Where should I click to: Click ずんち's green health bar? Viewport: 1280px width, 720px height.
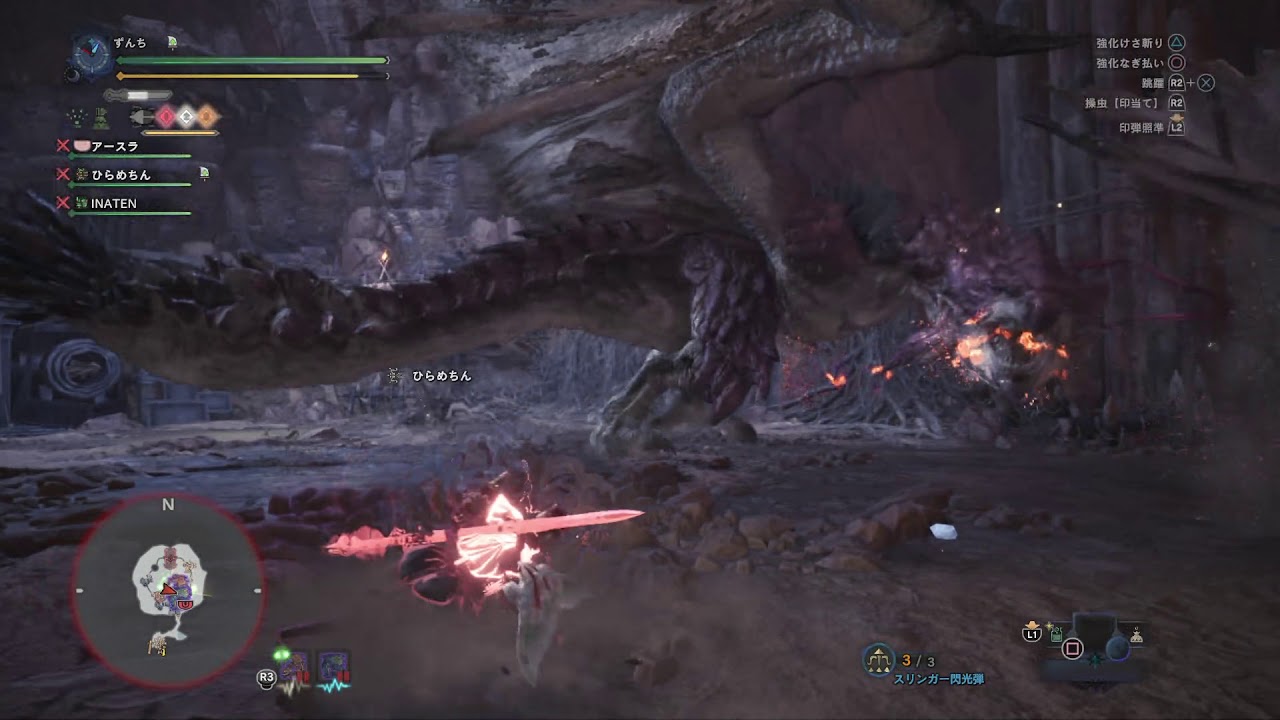pos(250,60)
